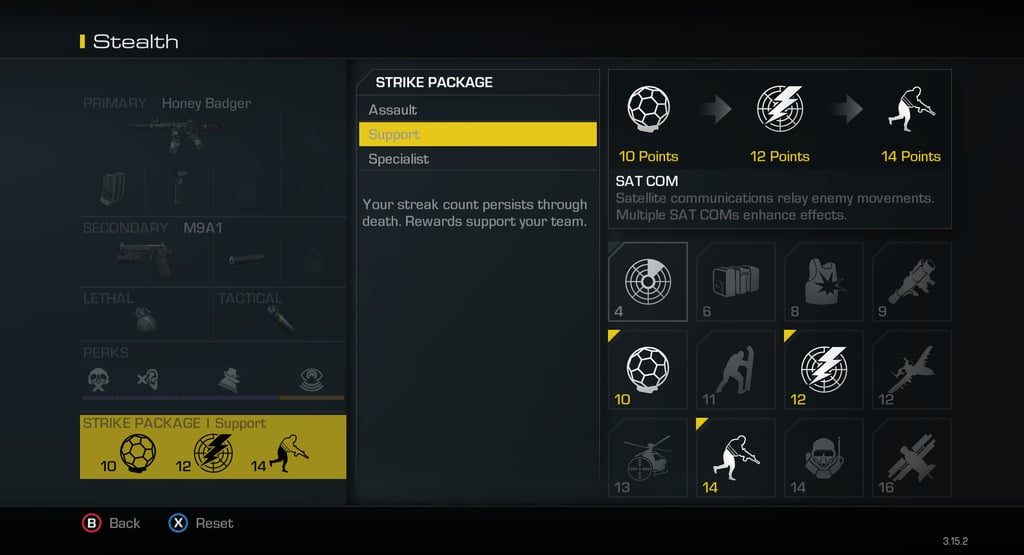This screenshot has width=1024, height=555.
Task: Switch to the Specialist strike package
Action: tap(477, 159)
